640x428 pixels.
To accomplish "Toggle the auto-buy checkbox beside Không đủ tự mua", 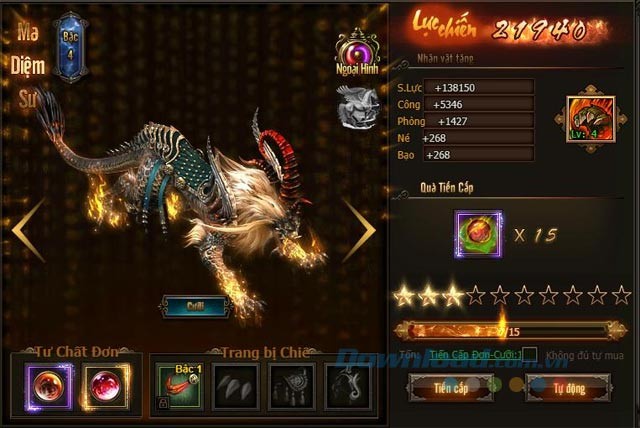I will pos(529,354).
